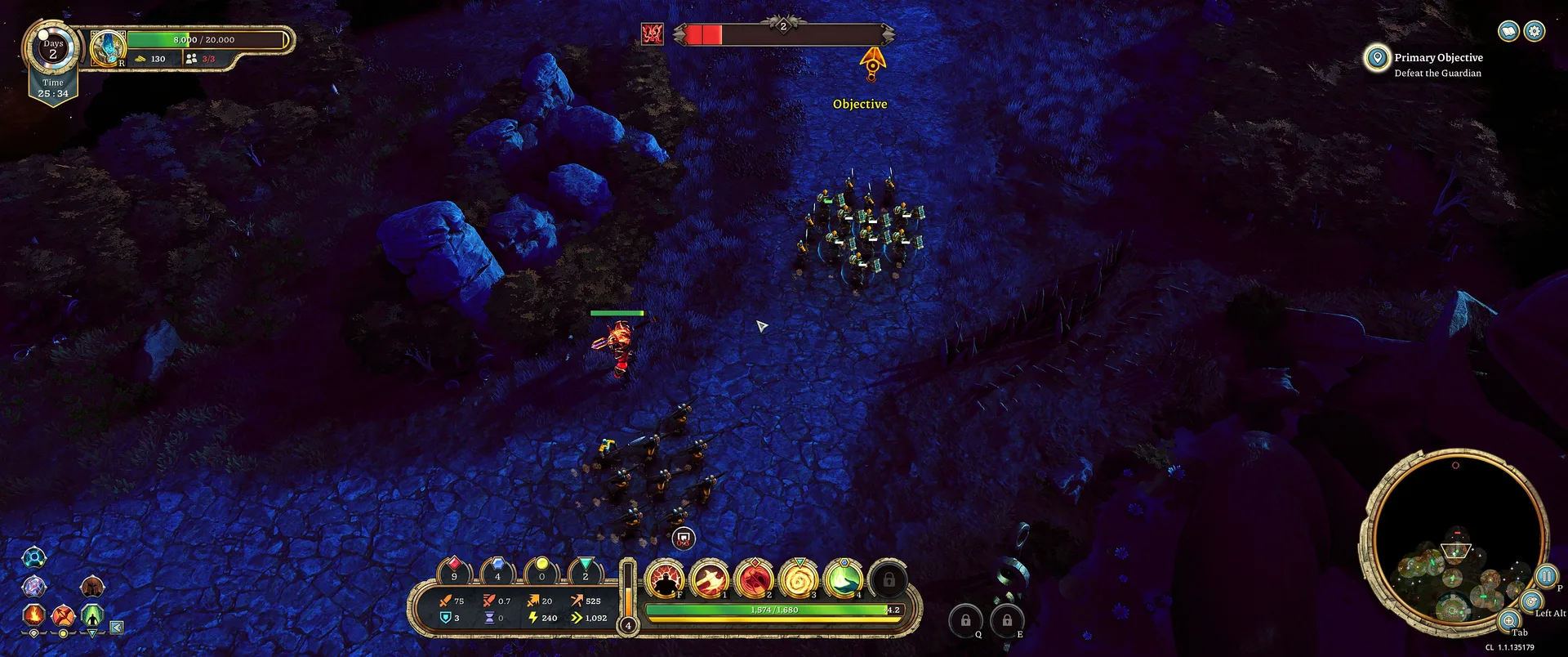Collapse the panel with the blue arrow
This screenshot has height=657, width=1568.
tap(117, 628)
